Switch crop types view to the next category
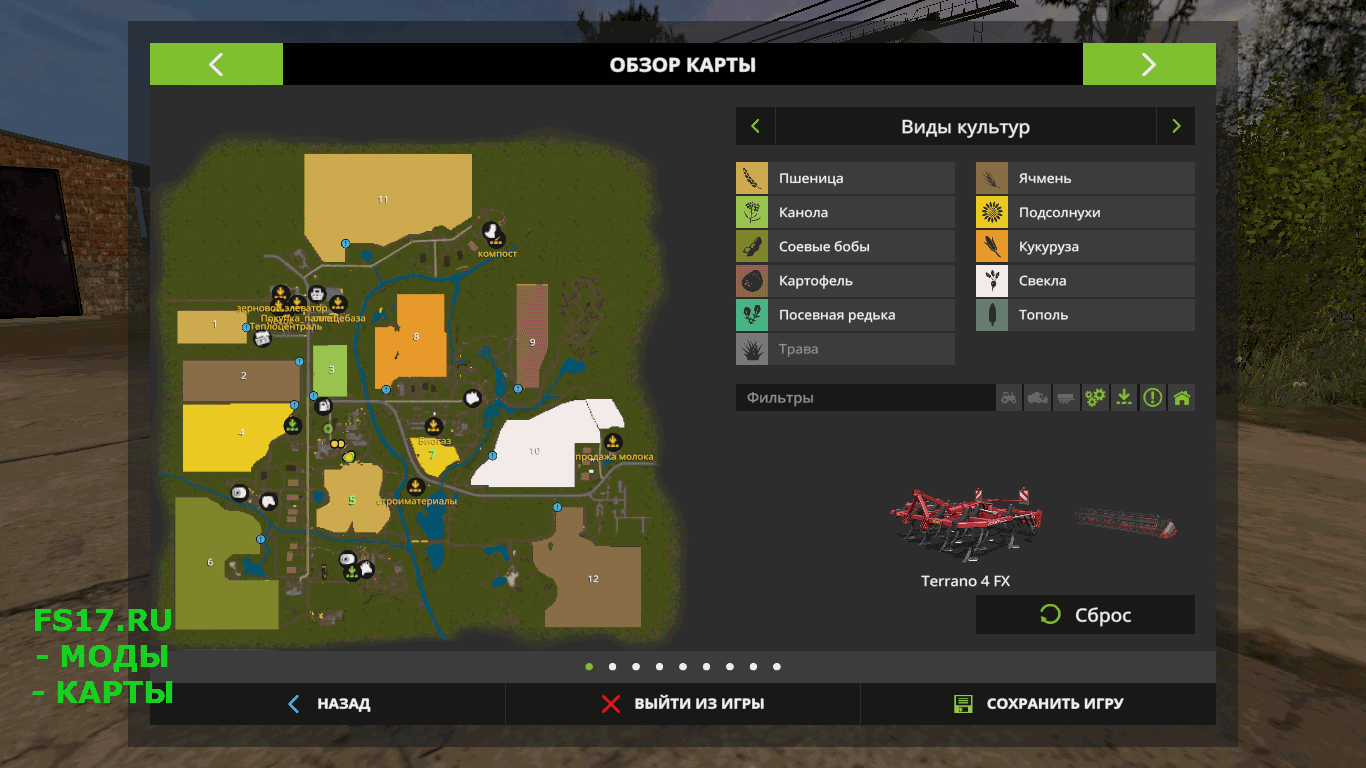This screenshot has width=1366, height=768. click(1176, 127)
